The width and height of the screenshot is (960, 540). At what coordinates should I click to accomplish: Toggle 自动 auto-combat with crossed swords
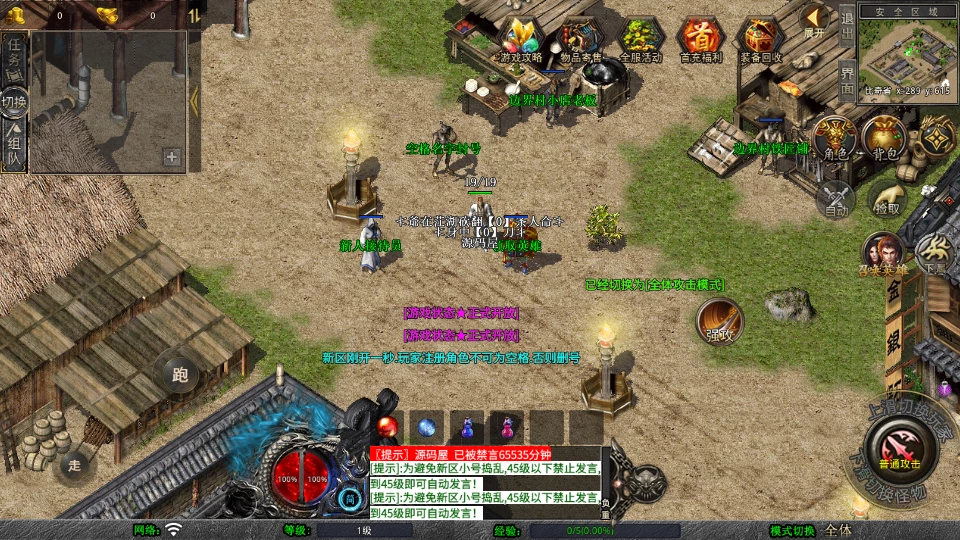click(836, 198)
